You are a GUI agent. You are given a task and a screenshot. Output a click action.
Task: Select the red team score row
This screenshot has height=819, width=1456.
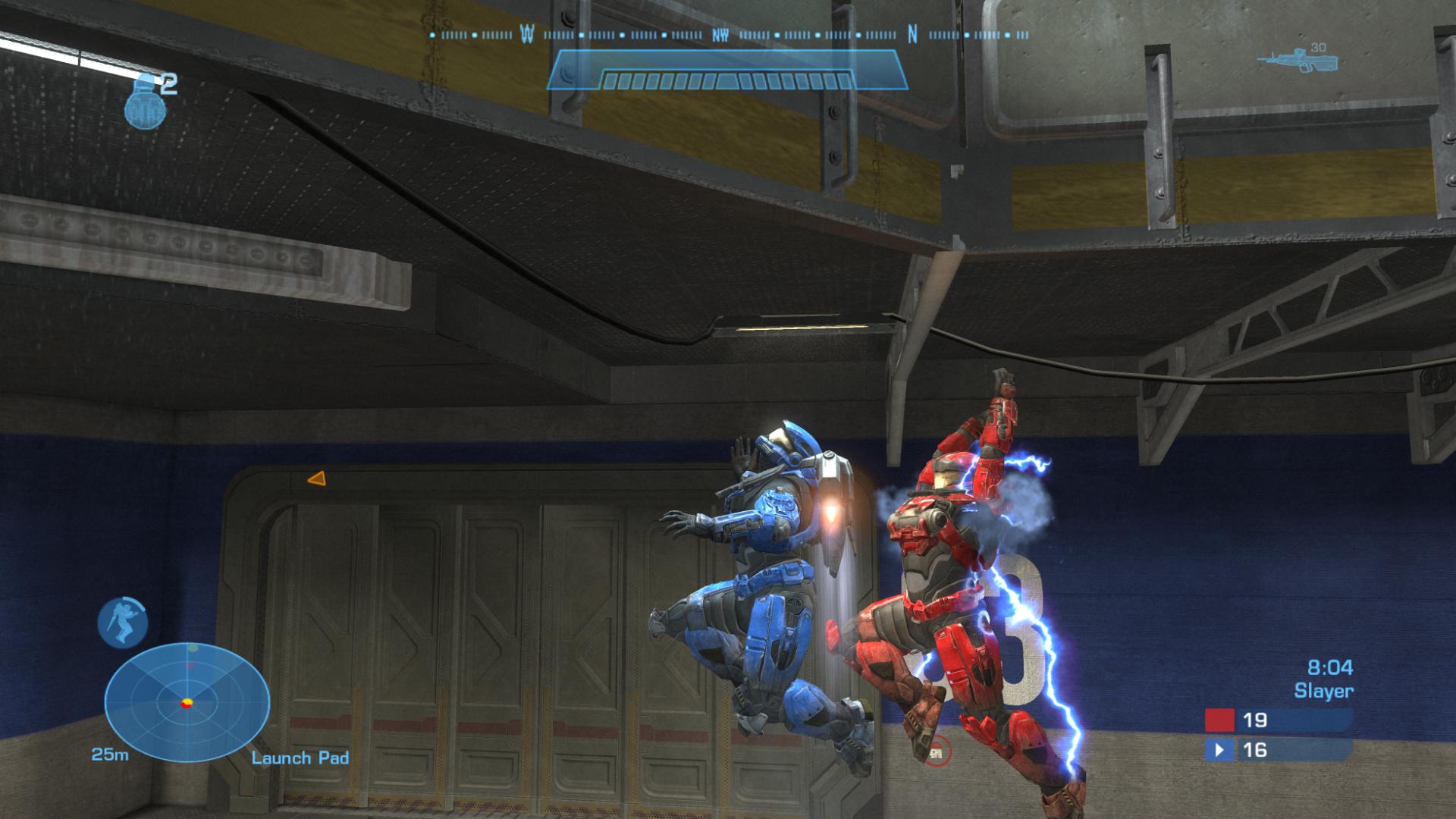point(1277,720)
